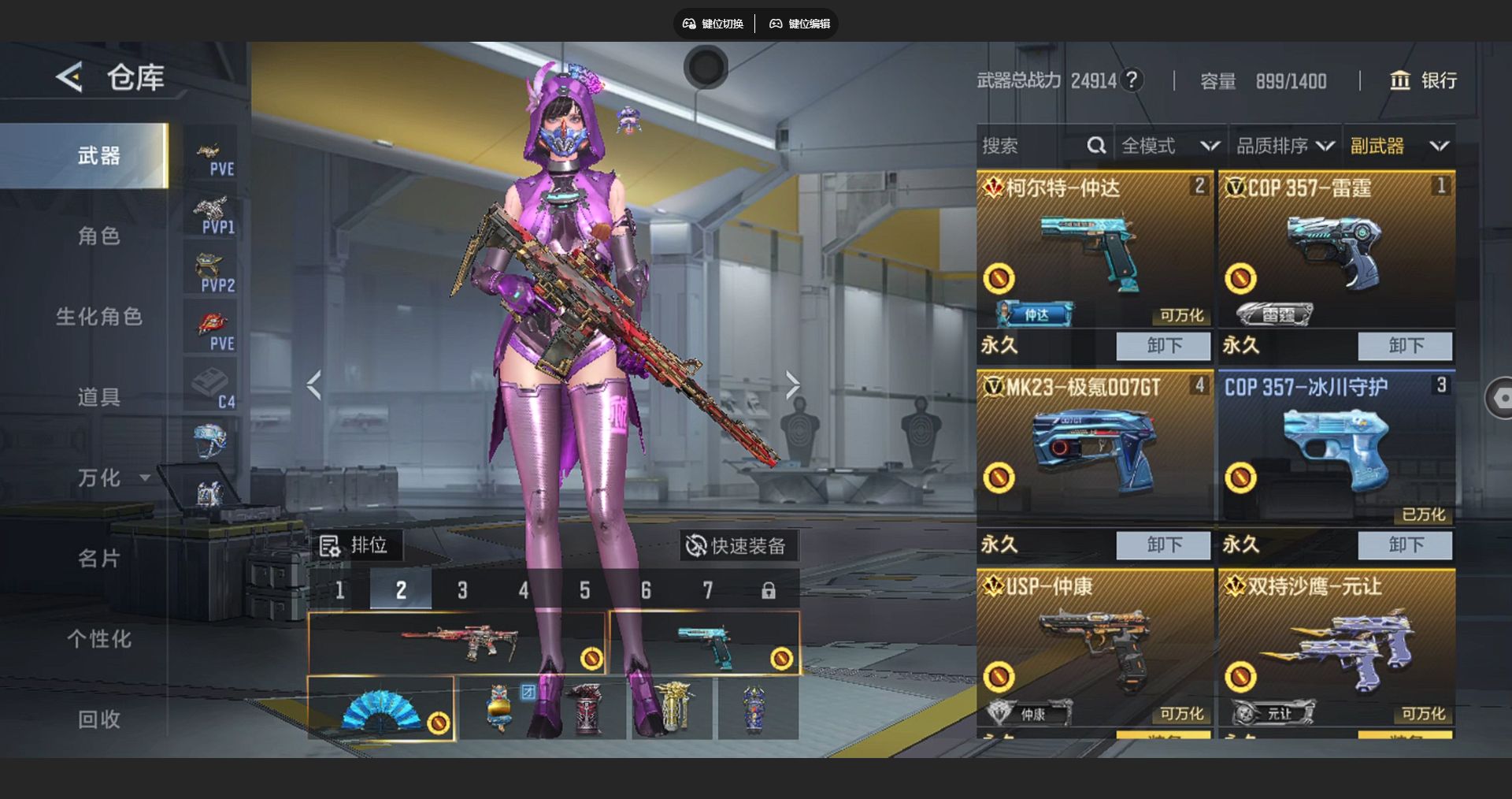Open the 快速装备 quick equip option
The image size is (1512, 799).
click(737, 546)
